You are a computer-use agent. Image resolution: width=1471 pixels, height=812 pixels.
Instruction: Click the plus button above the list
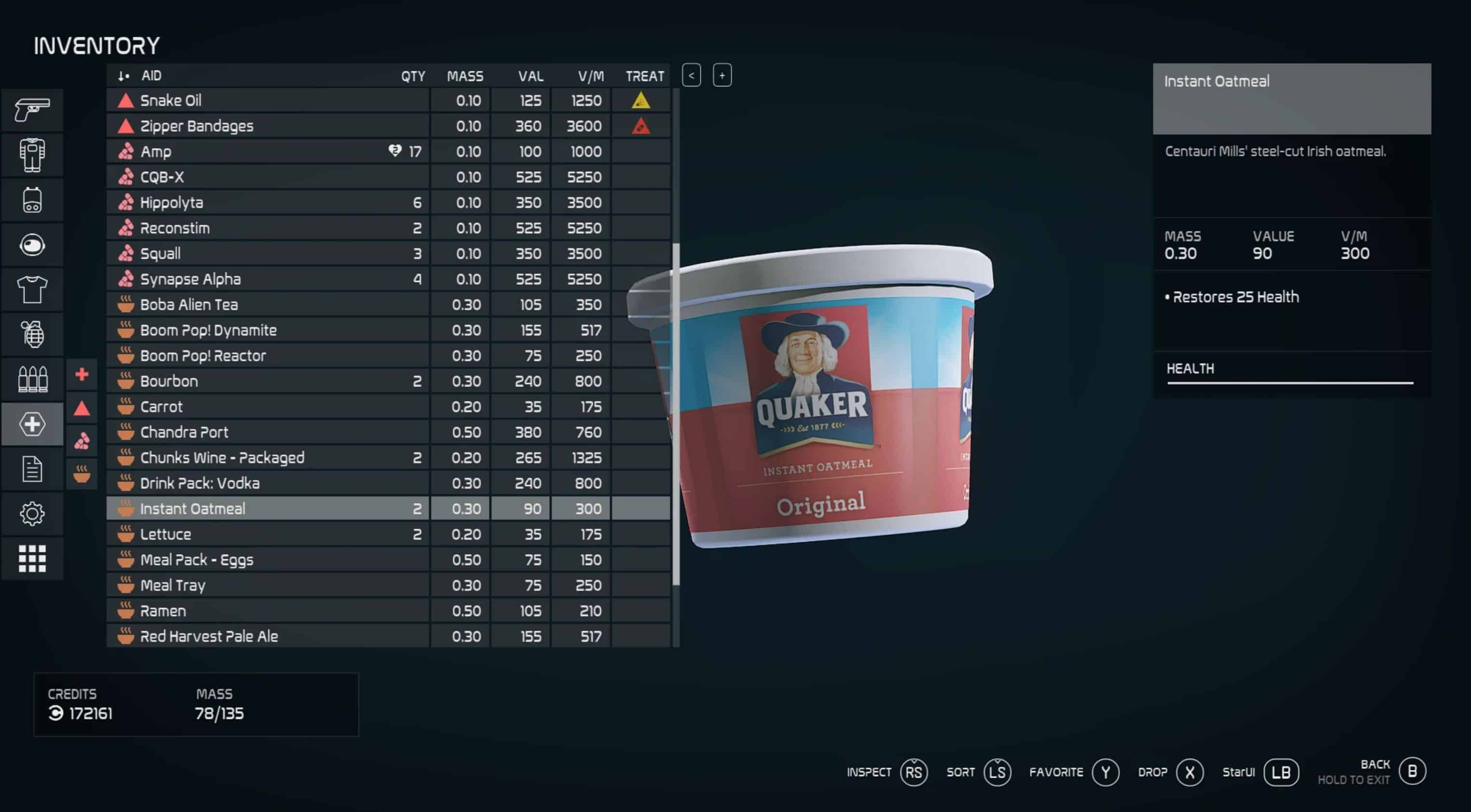pyautogui.click(x=722, y=75)
